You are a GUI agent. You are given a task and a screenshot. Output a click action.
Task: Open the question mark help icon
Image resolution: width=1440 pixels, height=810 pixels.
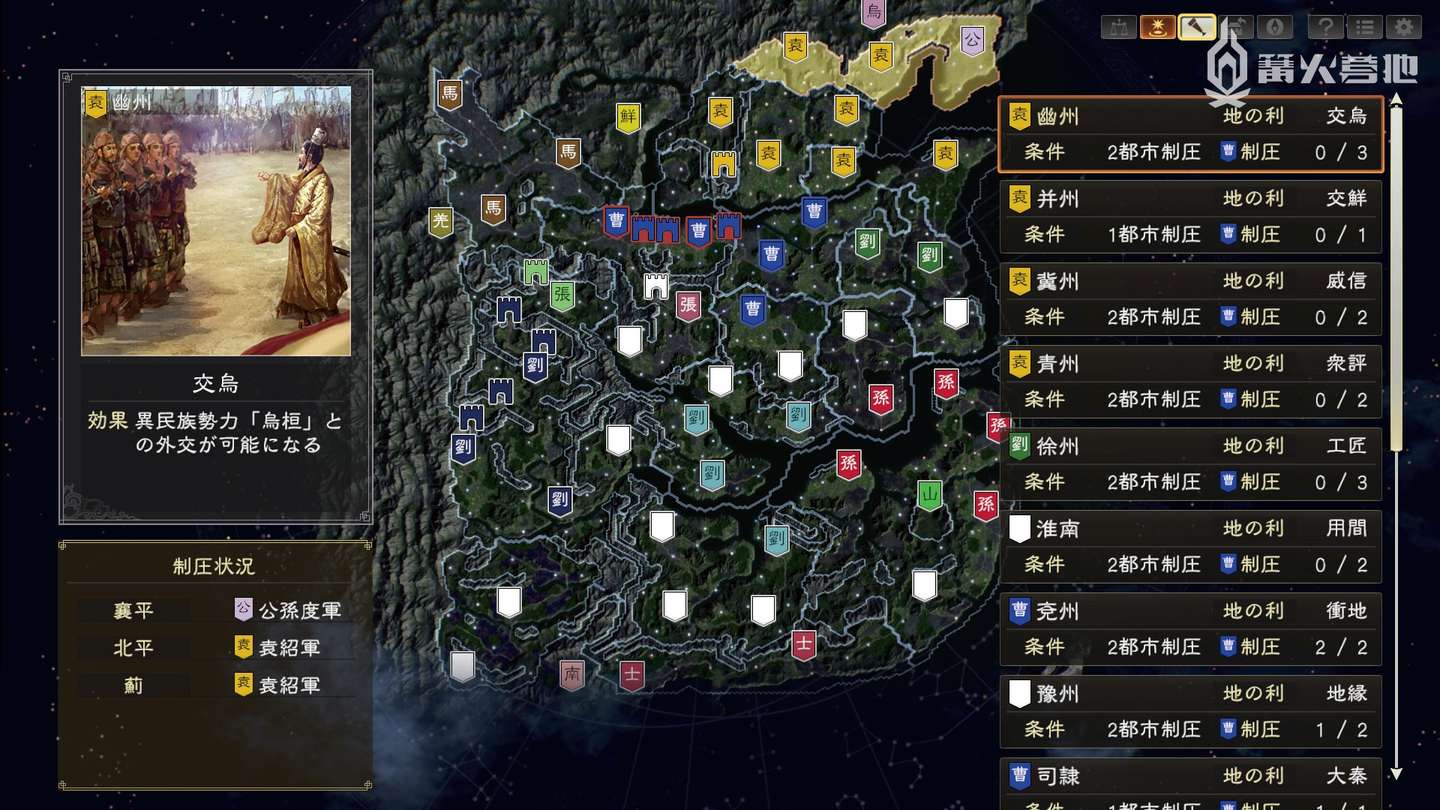pyautogui.click(x=1325, y=27)
